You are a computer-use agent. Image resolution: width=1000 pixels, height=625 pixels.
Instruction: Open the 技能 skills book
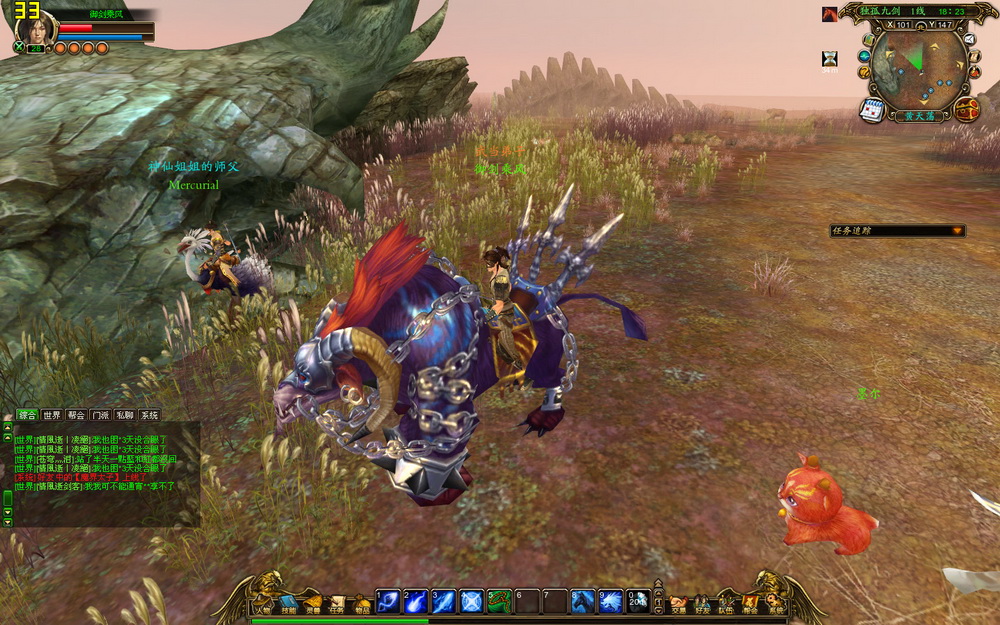click(287, 604)
